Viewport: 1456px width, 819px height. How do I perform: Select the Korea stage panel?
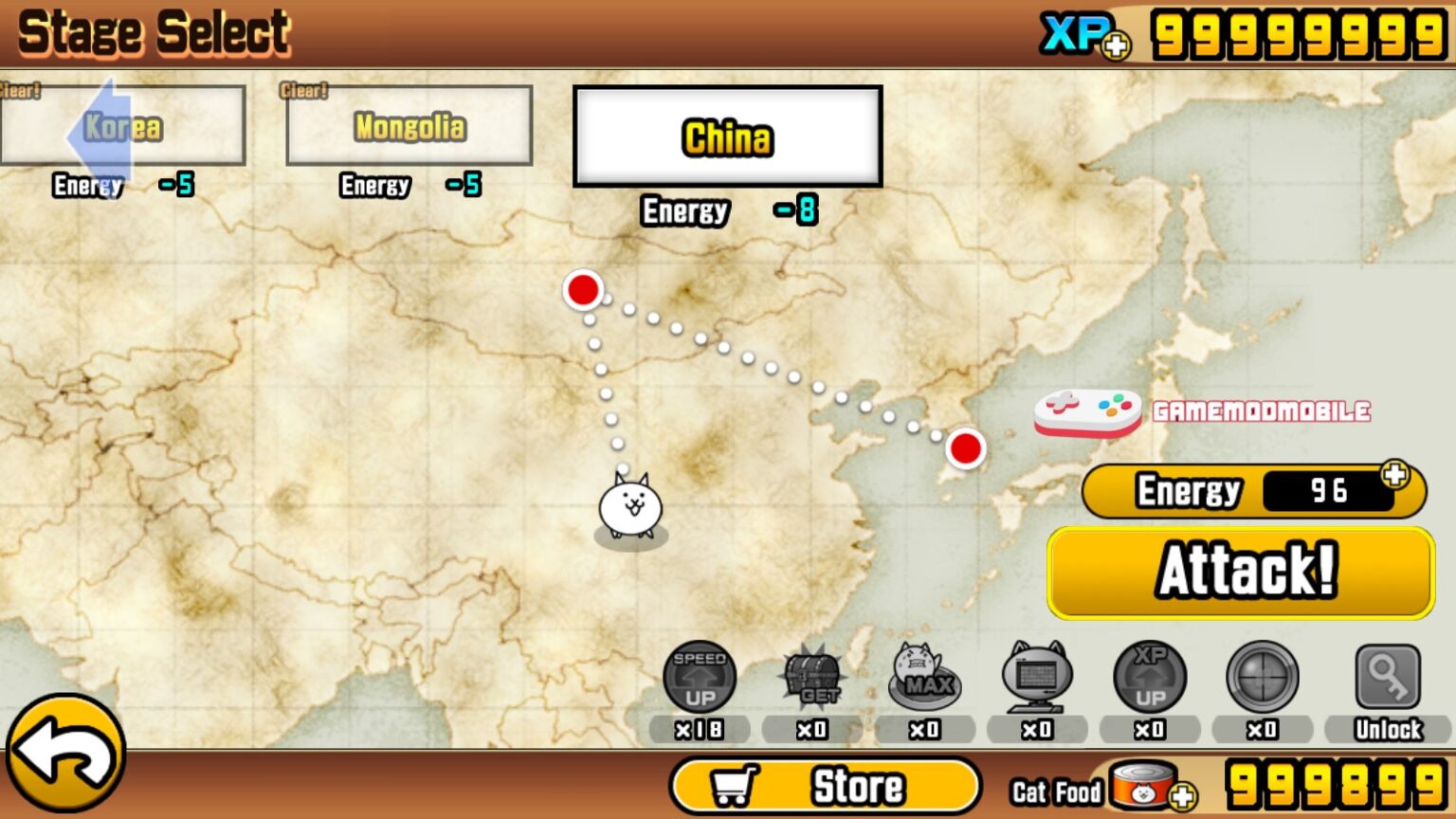click(123, 125)
